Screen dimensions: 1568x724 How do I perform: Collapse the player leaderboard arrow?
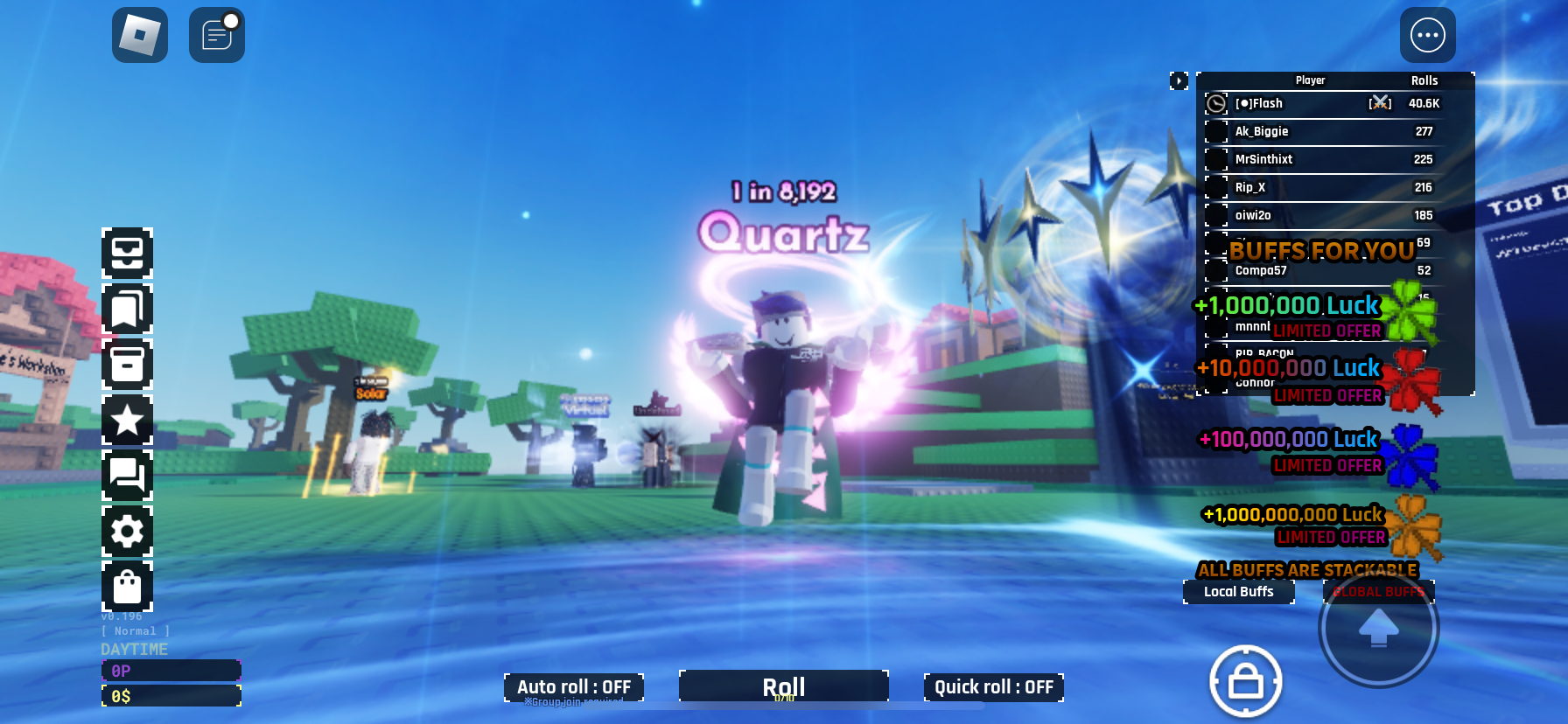tap(1179, 81)
